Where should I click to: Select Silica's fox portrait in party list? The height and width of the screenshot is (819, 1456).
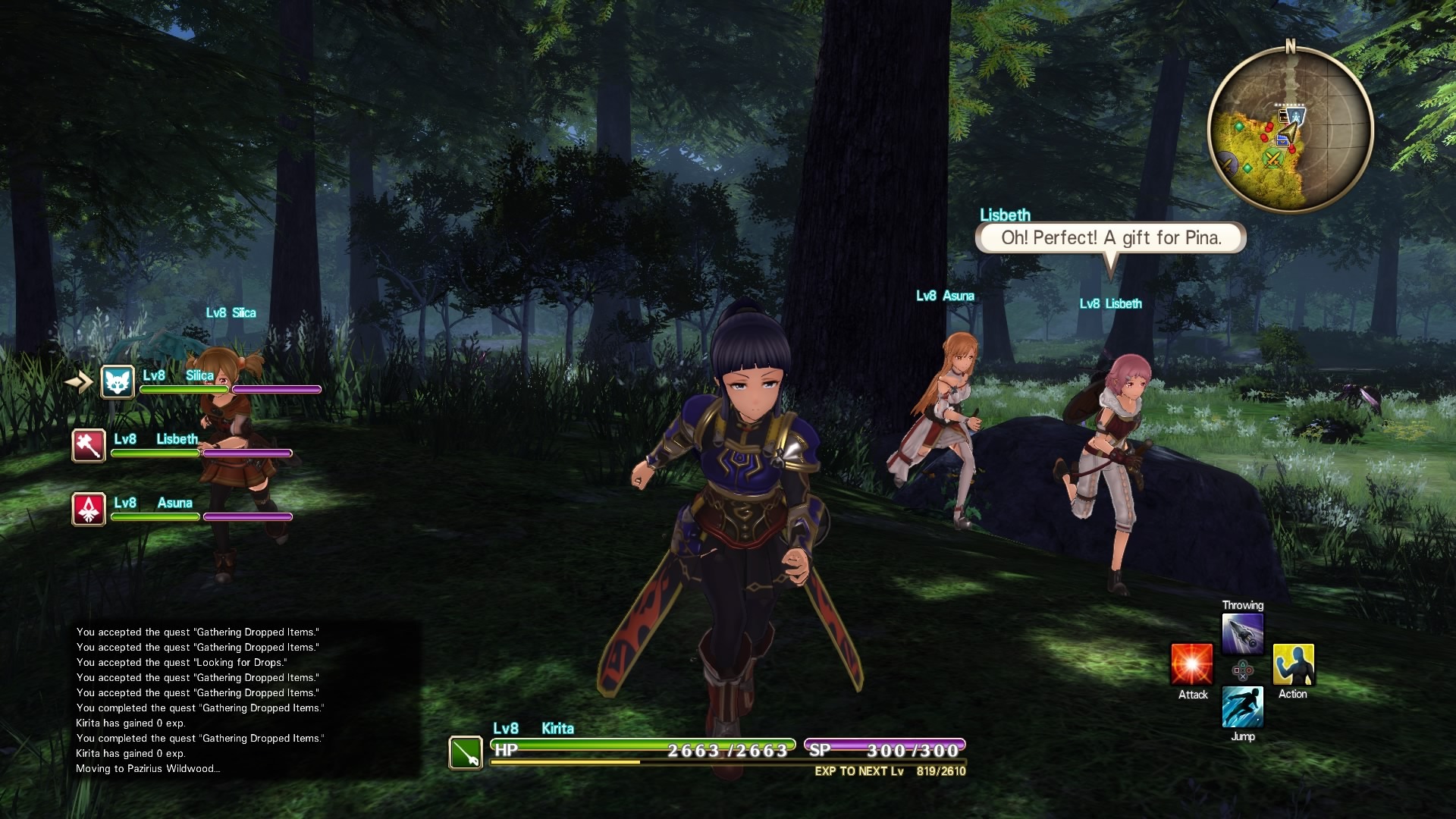click(118, 381)
